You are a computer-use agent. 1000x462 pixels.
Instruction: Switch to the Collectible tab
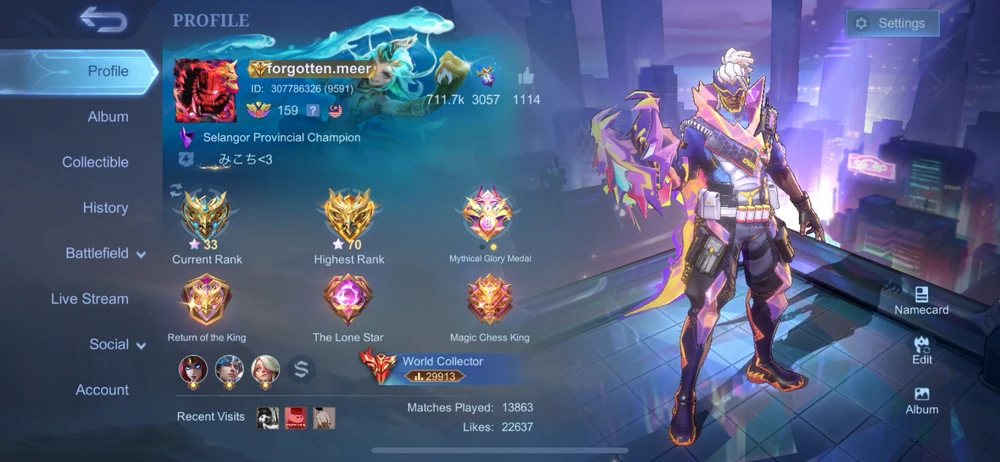95,162
